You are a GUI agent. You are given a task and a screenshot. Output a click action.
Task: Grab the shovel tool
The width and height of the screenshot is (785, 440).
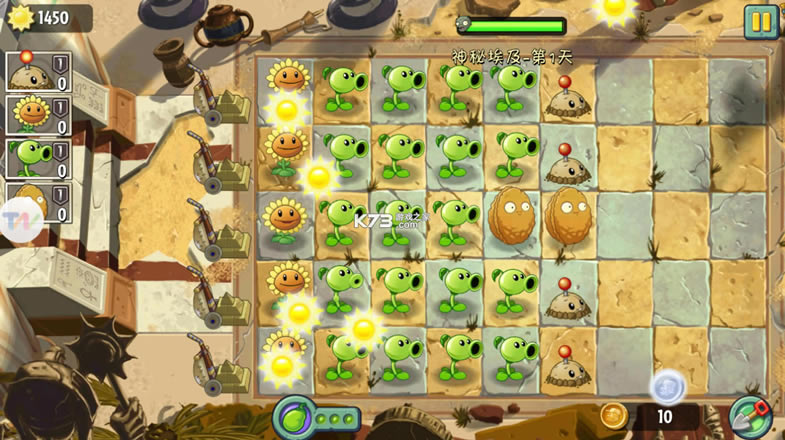[748, 415]
